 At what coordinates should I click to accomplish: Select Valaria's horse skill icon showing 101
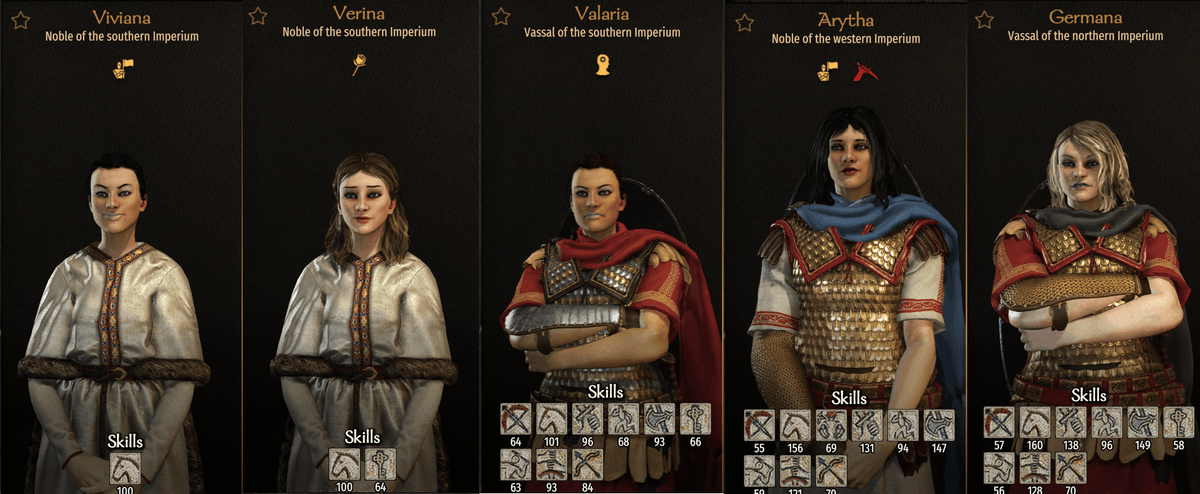(553, 419)
